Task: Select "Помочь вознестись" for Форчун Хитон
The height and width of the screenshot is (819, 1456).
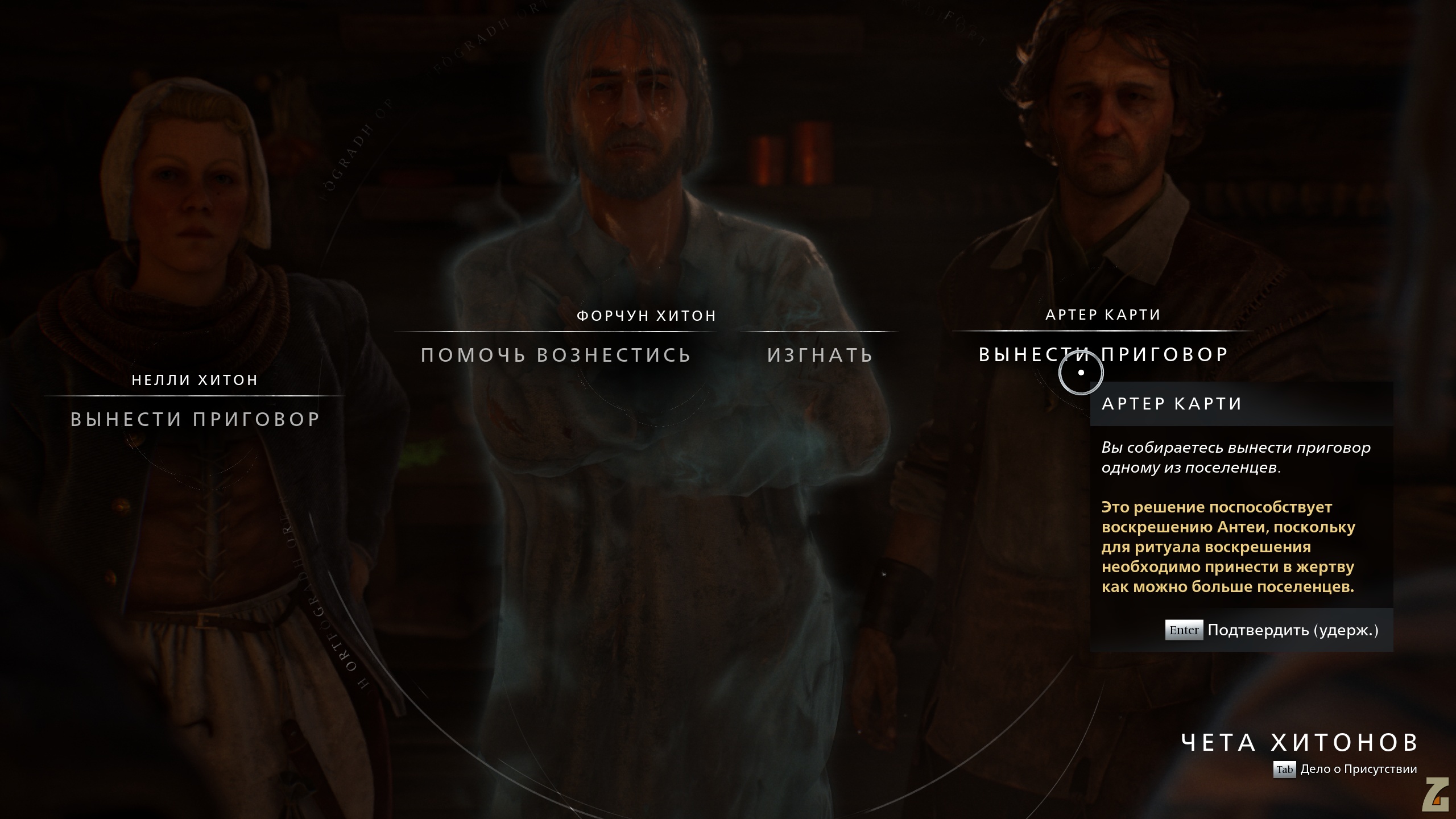Action: (556, 355)
